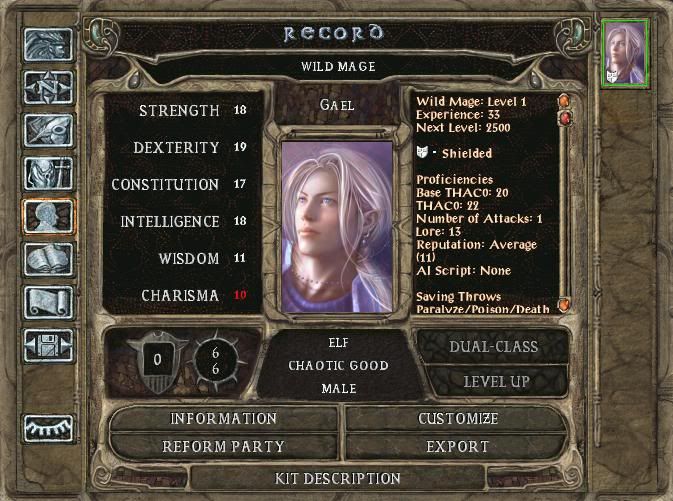Return to game via the top sidebar icon
Screen dimensions: 673x501
point(48,46)
